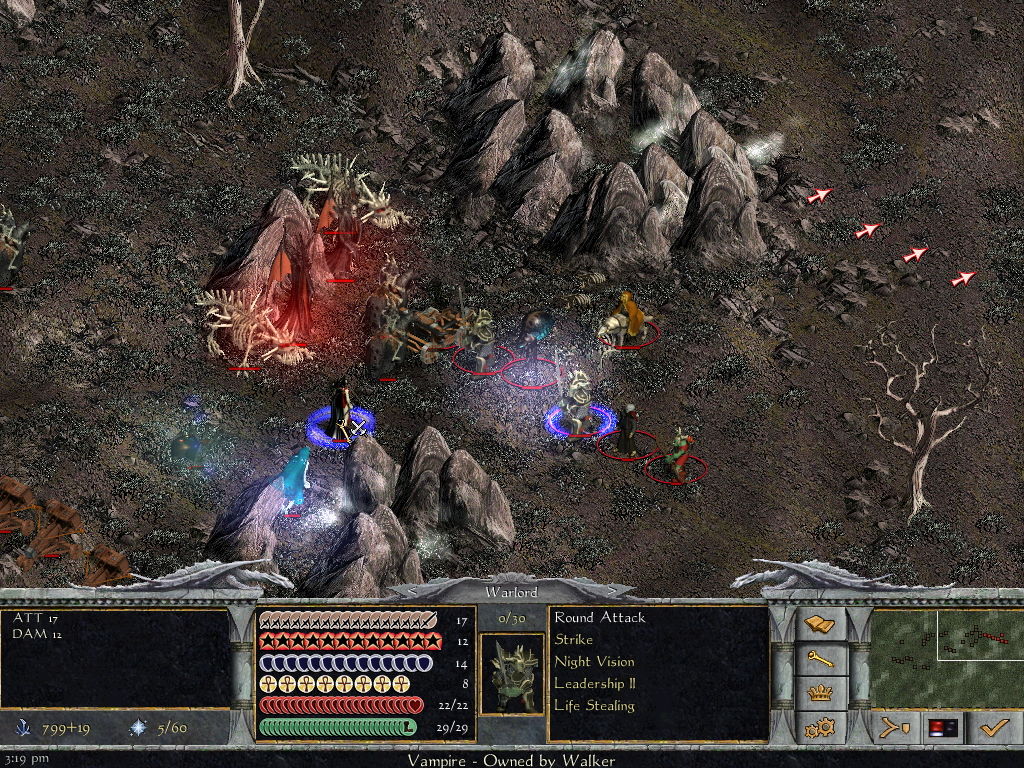
Task: Select the Life Stealing ability
Action: point(594,706)
